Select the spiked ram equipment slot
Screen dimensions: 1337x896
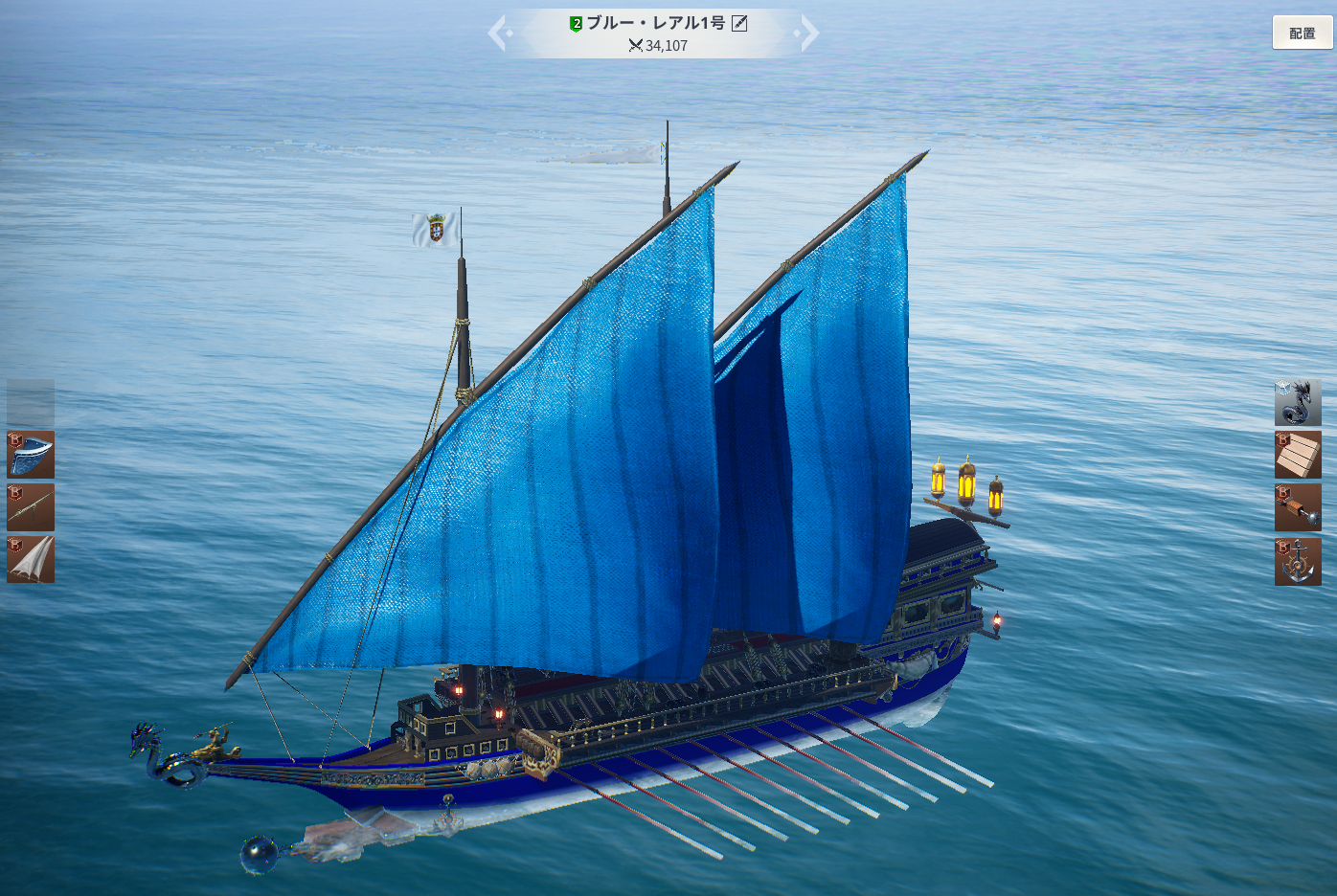click(1298, 507)
